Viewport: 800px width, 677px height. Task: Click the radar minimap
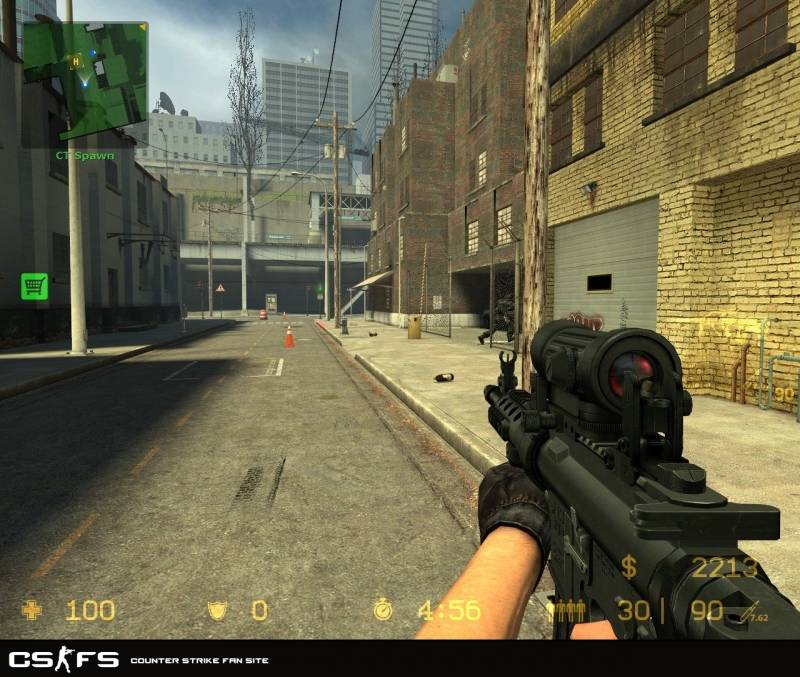tap(85, 82)
